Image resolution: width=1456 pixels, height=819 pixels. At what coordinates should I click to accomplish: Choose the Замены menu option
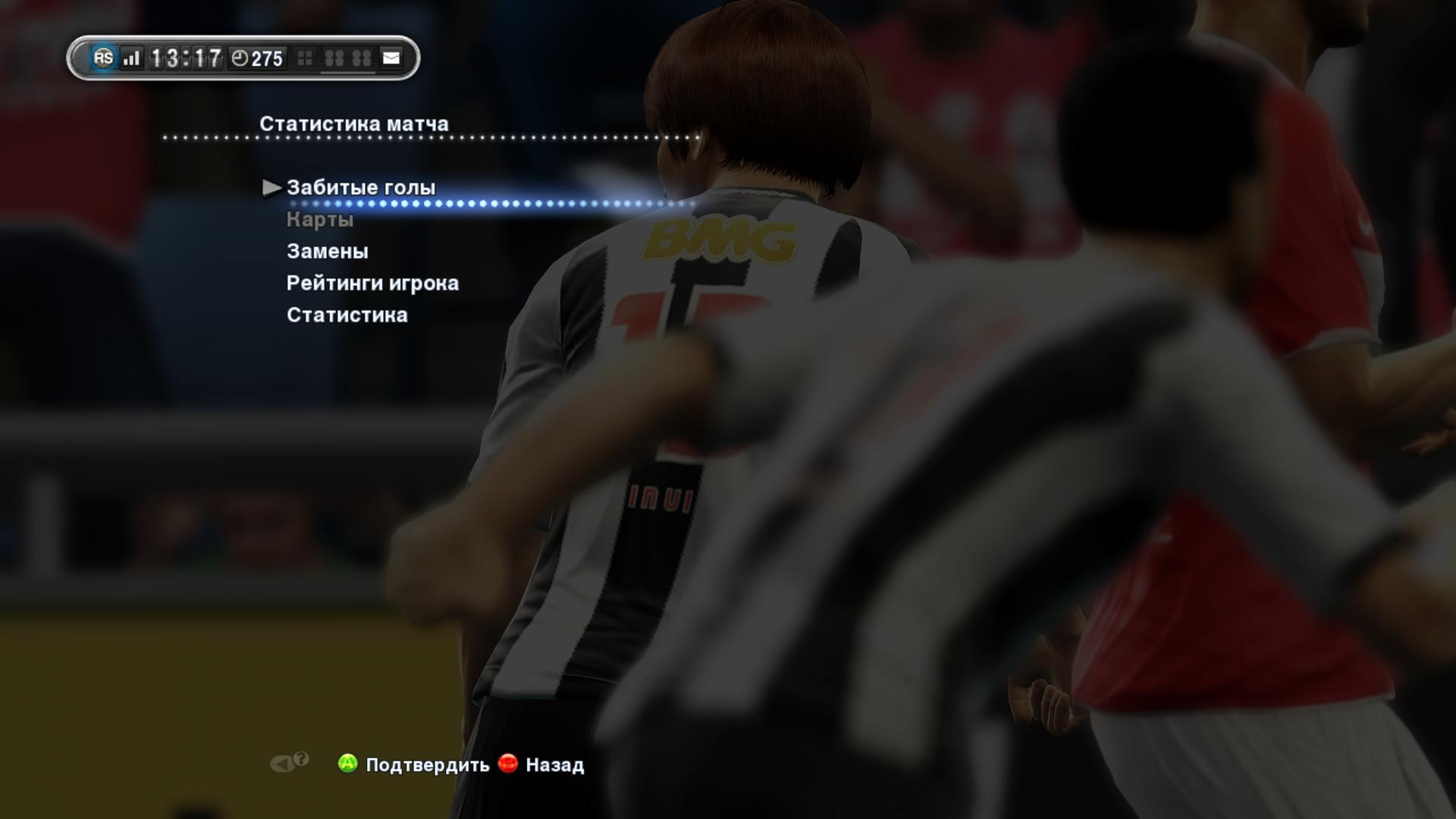pyautogui.click(x=327, y=251)
